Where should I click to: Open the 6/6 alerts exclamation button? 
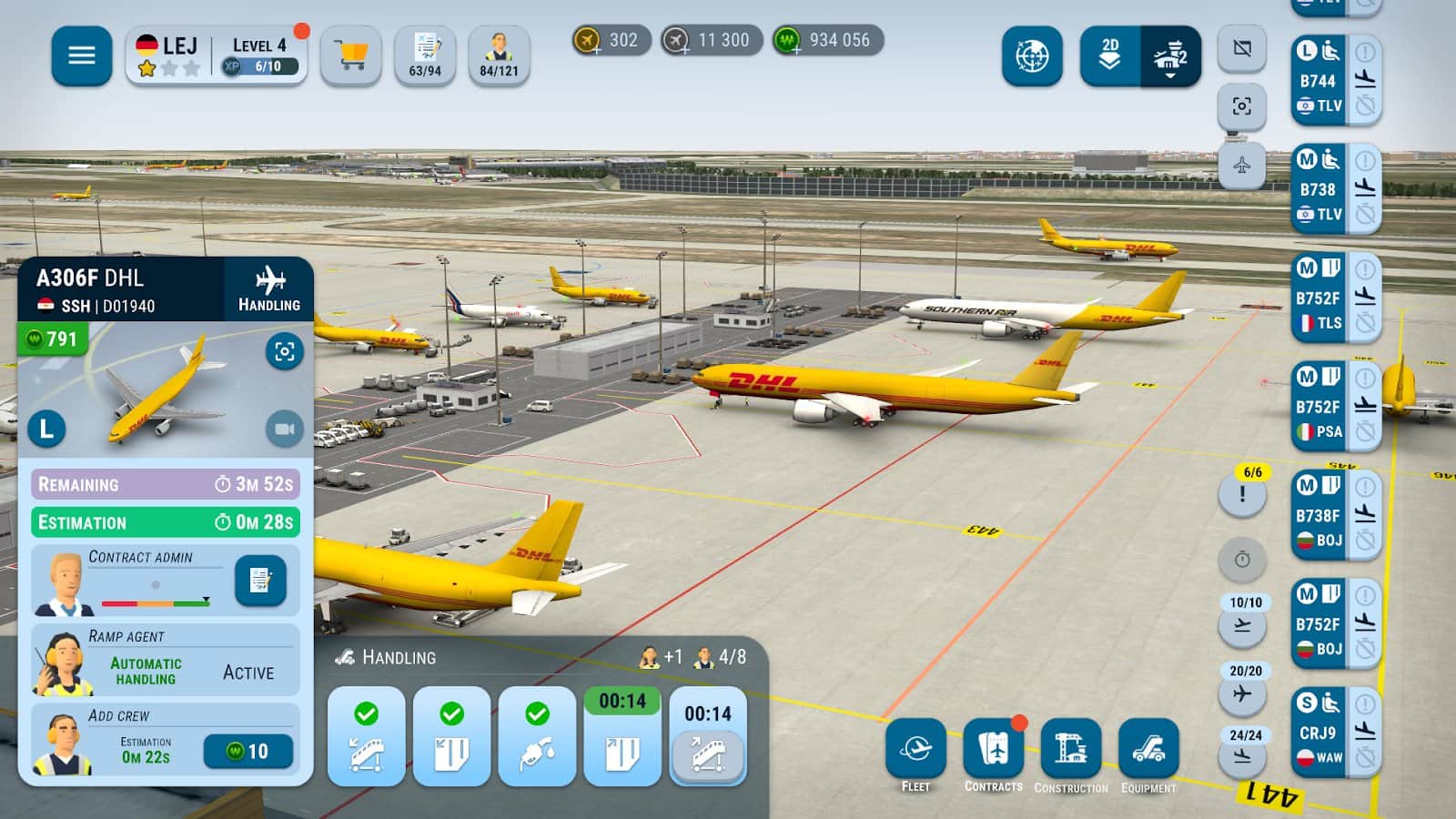(1242, 496)
